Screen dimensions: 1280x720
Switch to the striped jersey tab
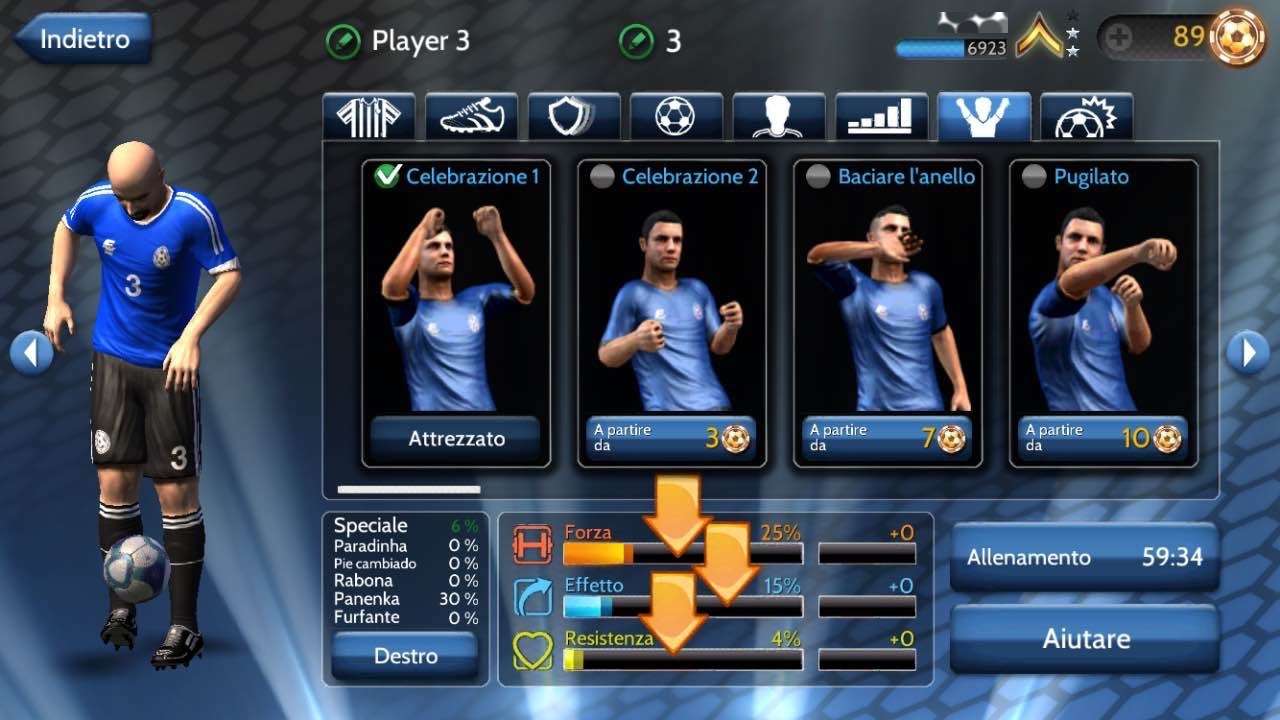(x=368, y=117)
